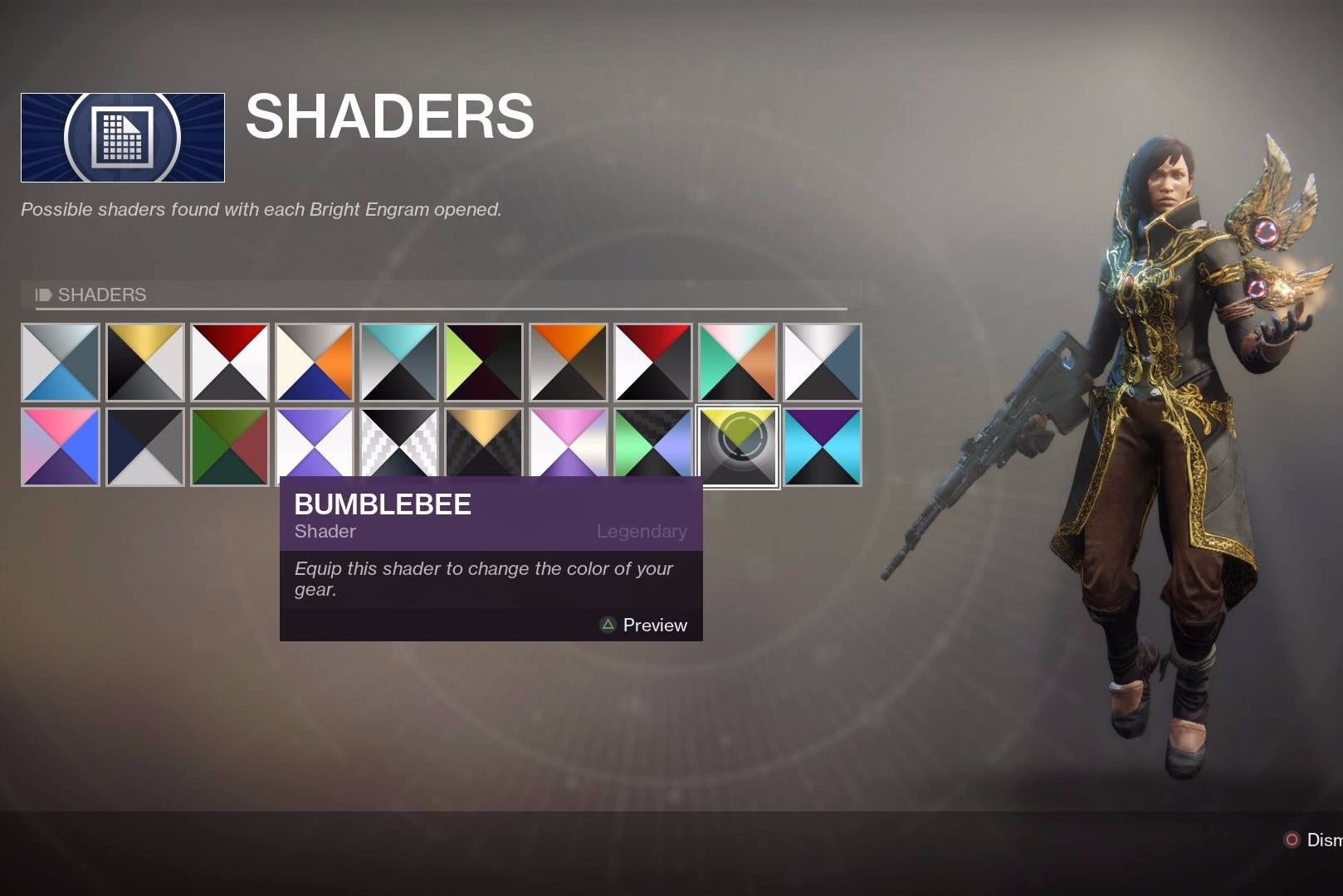The width and height of the screenshot is (1343, 896).
Task: Select the red and white shader, top row third
Action: 230,363
